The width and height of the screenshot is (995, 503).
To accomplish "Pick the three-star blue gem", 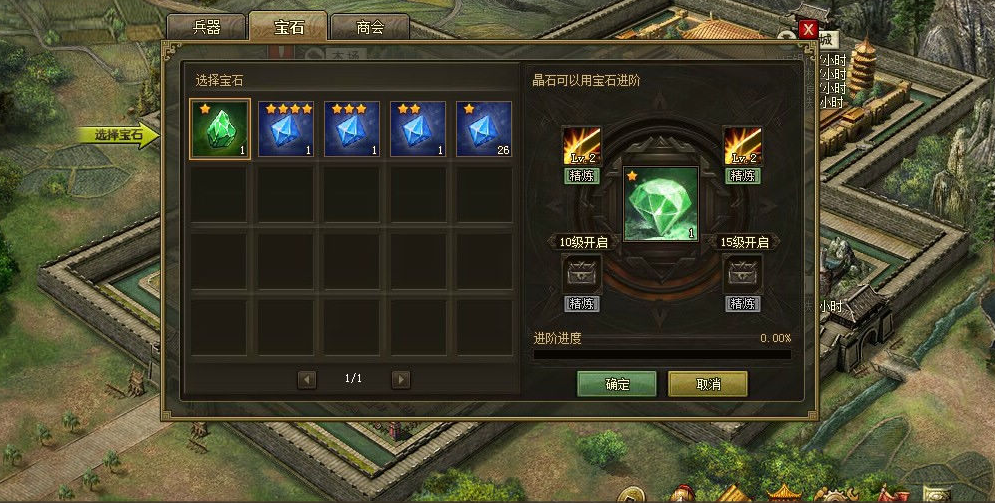I will click(352, 129).
